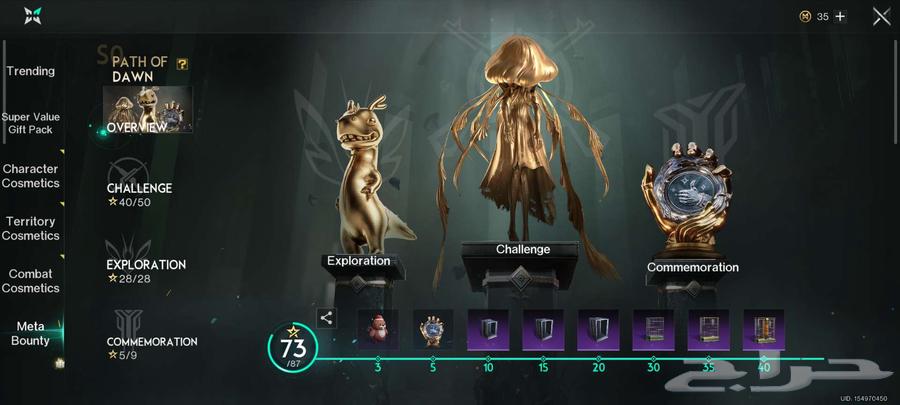The image size is (900, 405).
Task: Close the screen with the X button
Action: (881, 16)
